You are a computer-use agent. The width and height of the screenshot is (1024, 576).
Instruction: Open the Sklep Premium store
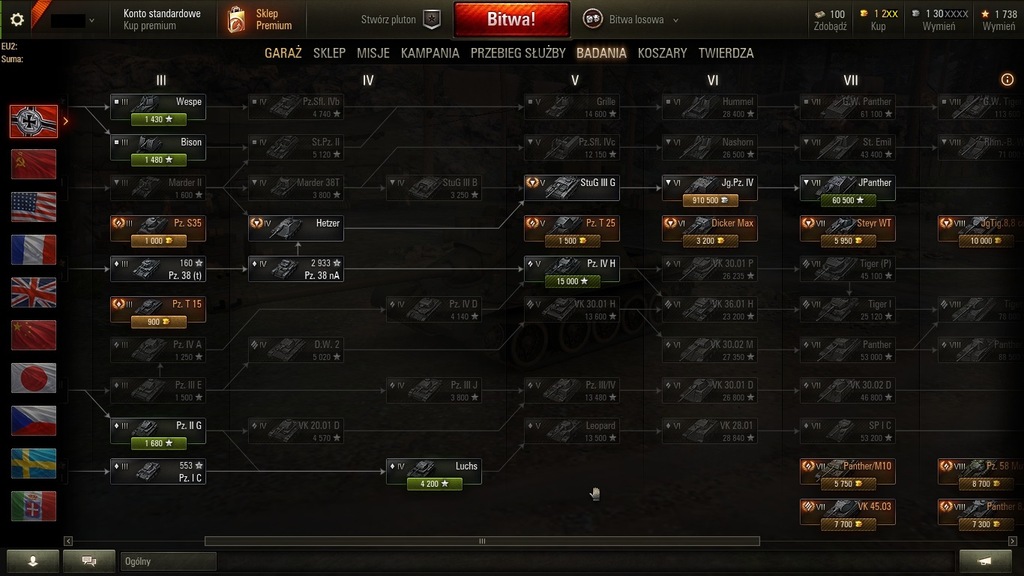[260, 19]
